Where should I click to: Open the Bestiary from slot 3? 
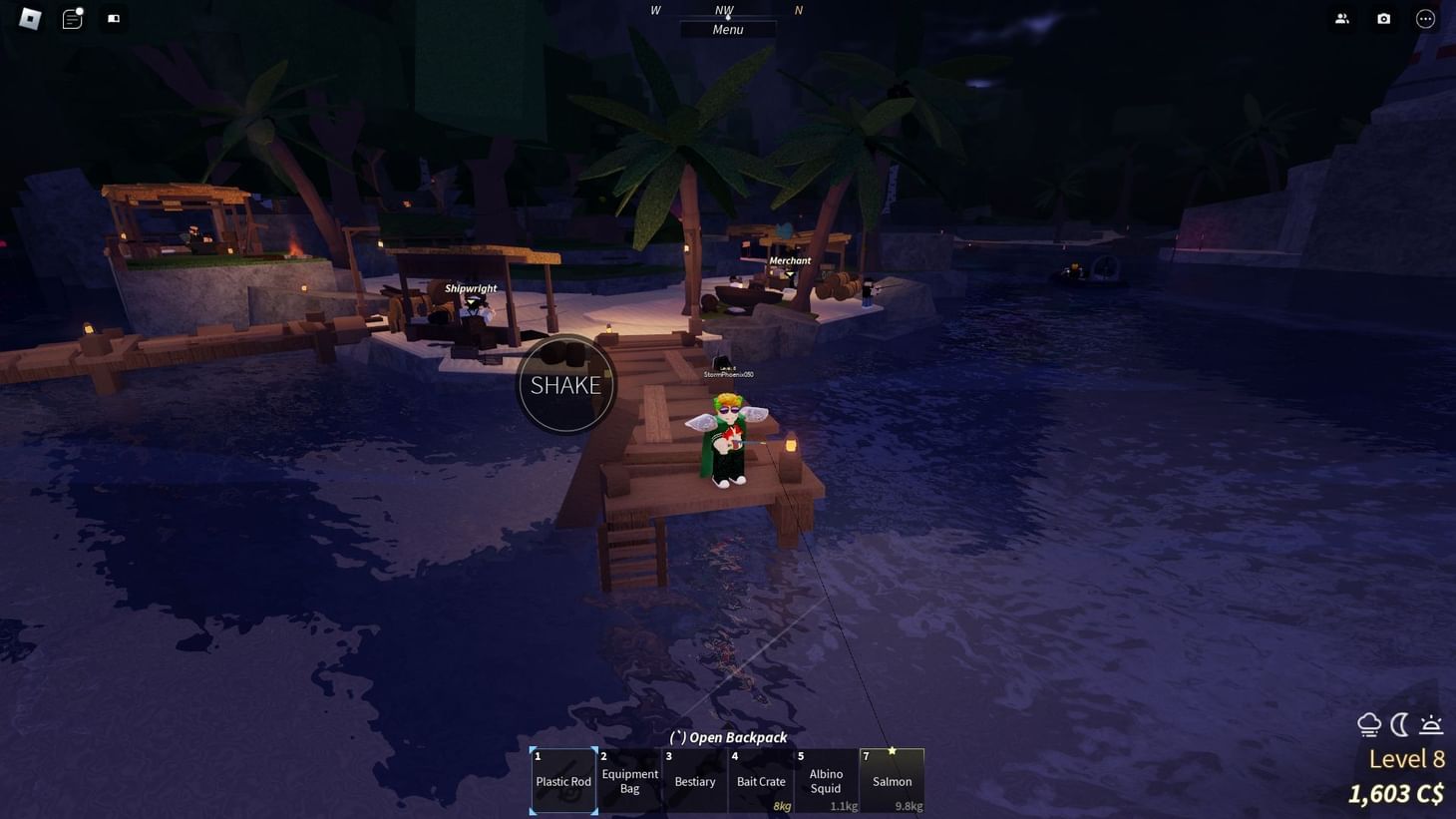click(695, 781)
